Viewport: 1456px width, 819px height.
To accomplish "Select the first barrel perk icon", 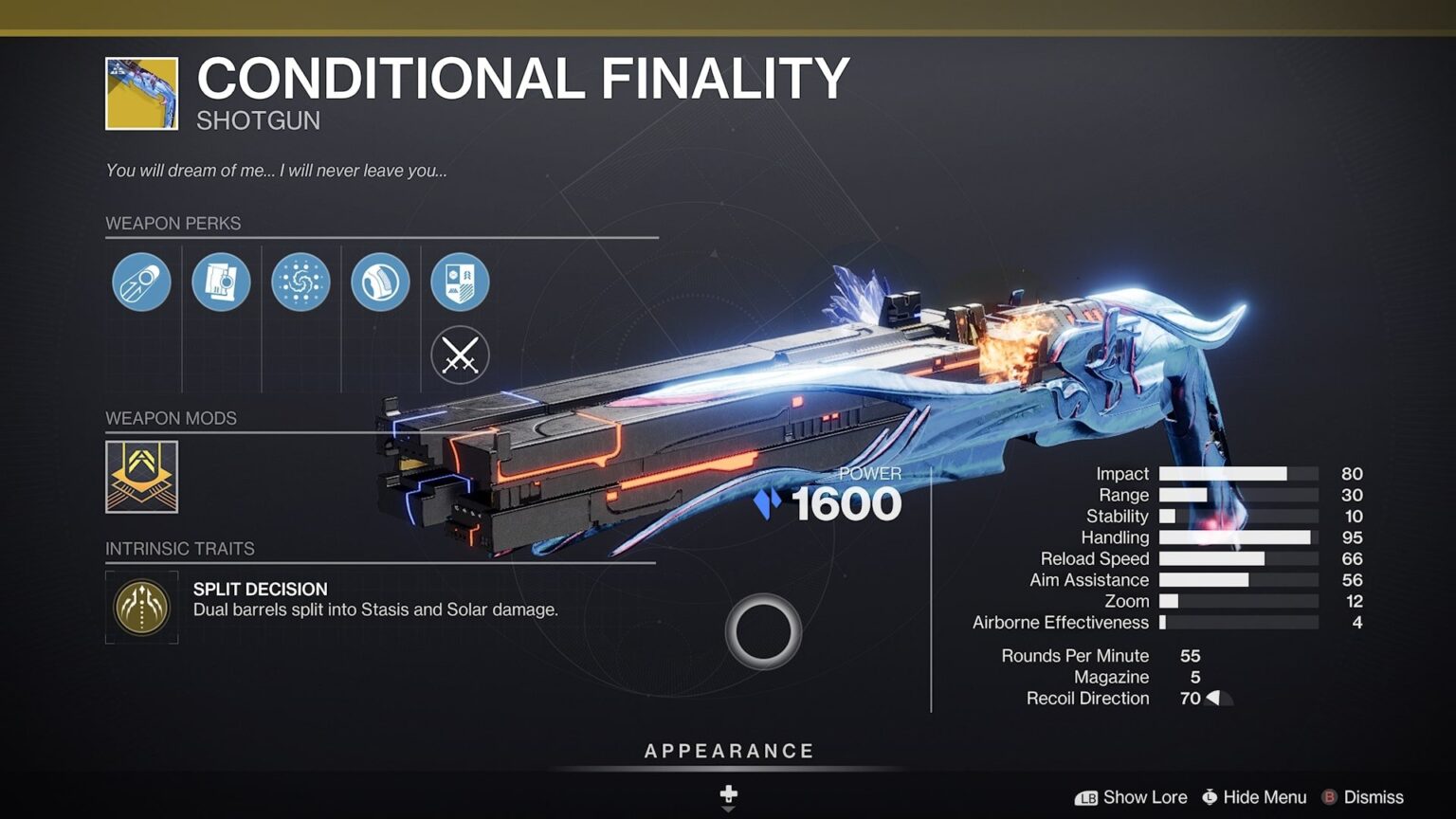I will pyautogui.click(x=140, y=282).
